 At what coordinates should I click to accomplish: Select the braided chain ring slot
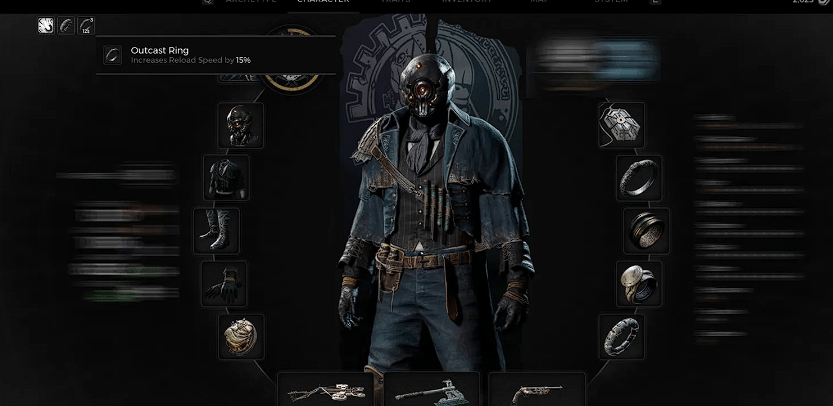(621, 337)
